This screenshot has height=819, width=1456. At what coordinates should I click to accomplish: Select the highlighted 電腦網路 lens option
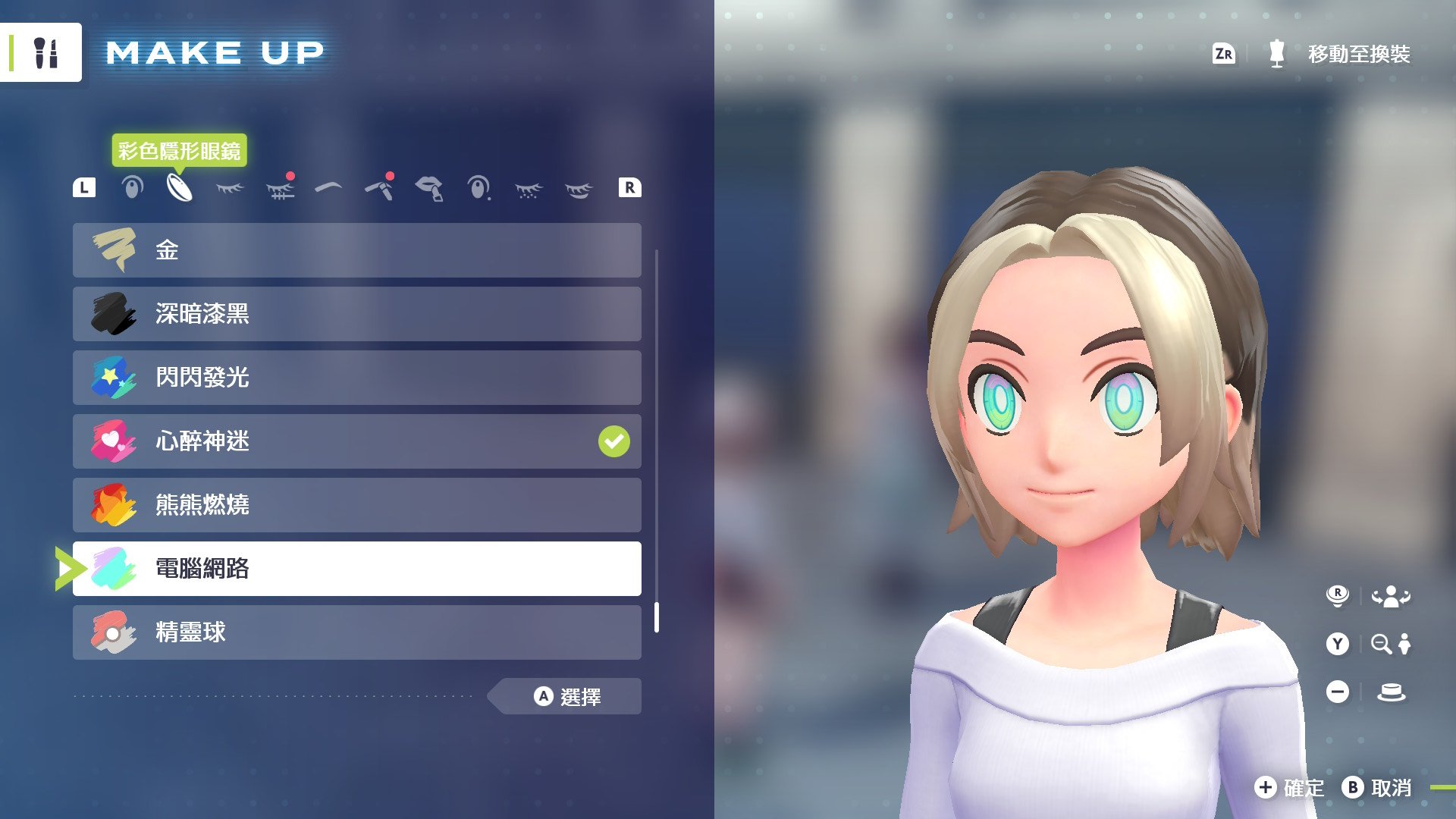coord(356,569)
